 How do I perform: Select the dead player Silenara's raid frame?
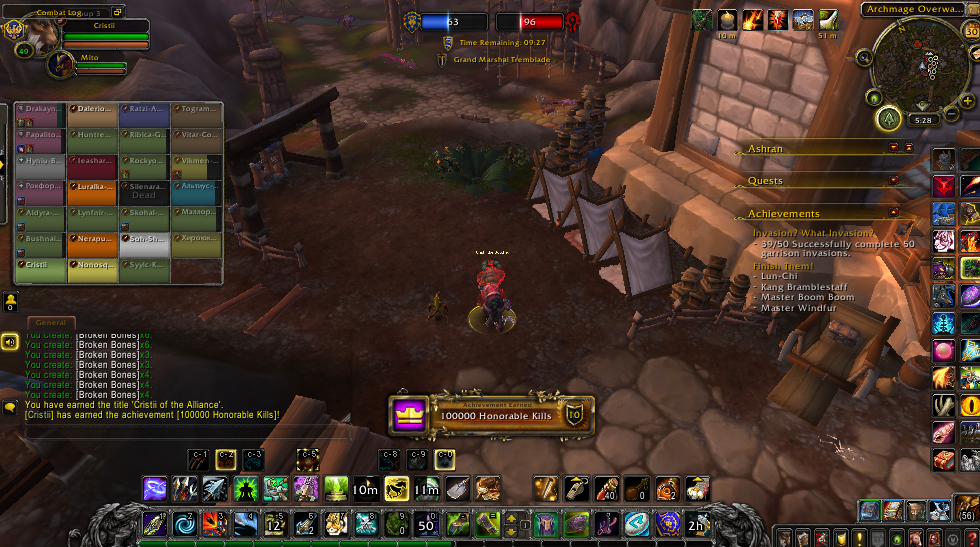[x=145, y=191]
